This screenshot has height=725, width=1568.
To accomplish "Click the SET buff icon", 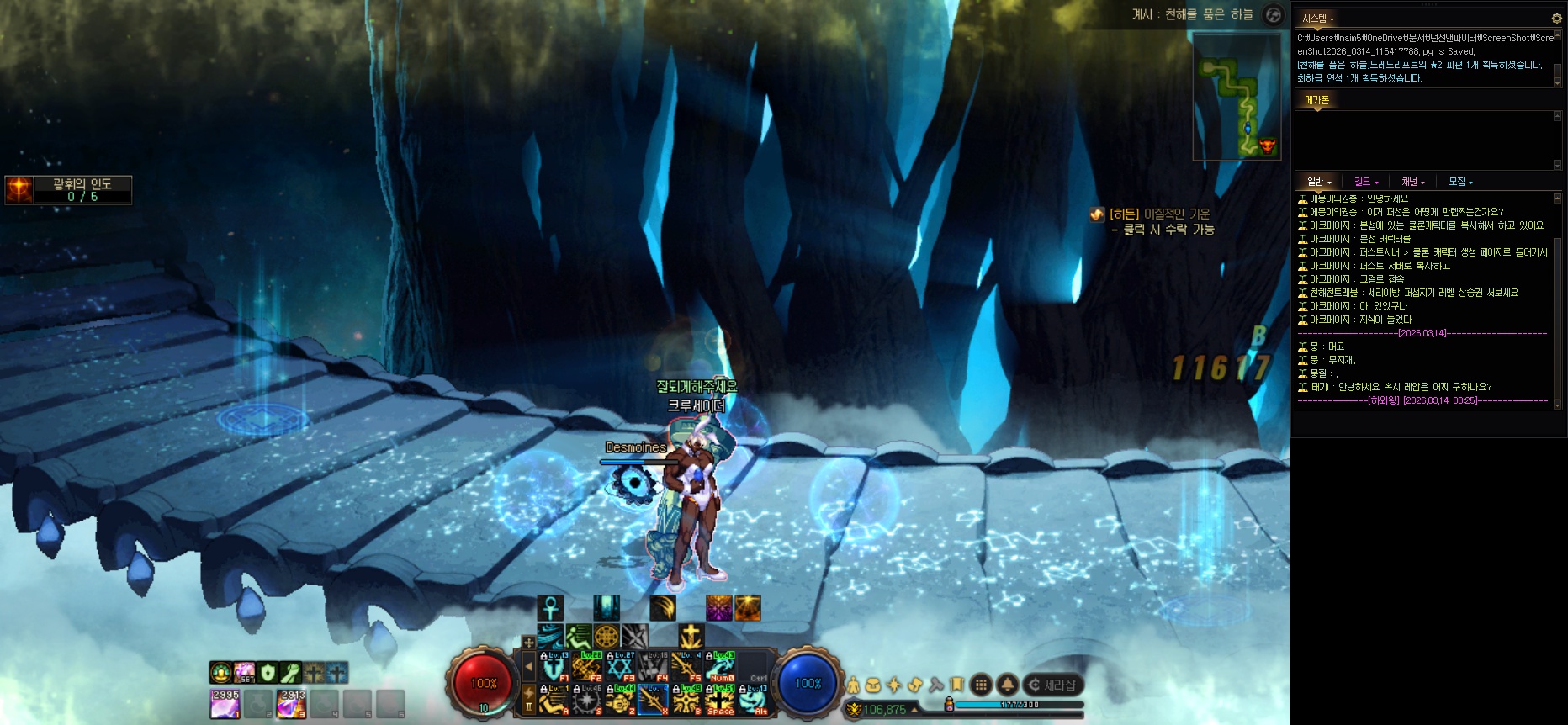I will 245,673.
